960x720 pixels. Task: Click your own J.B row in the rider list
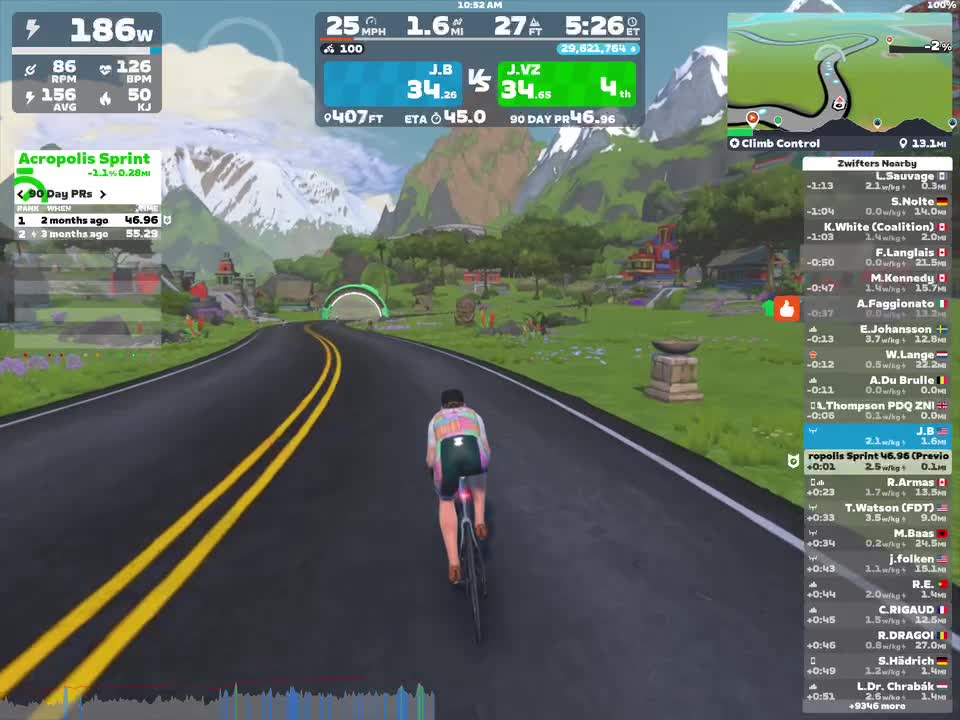click(x=877, y=436)
